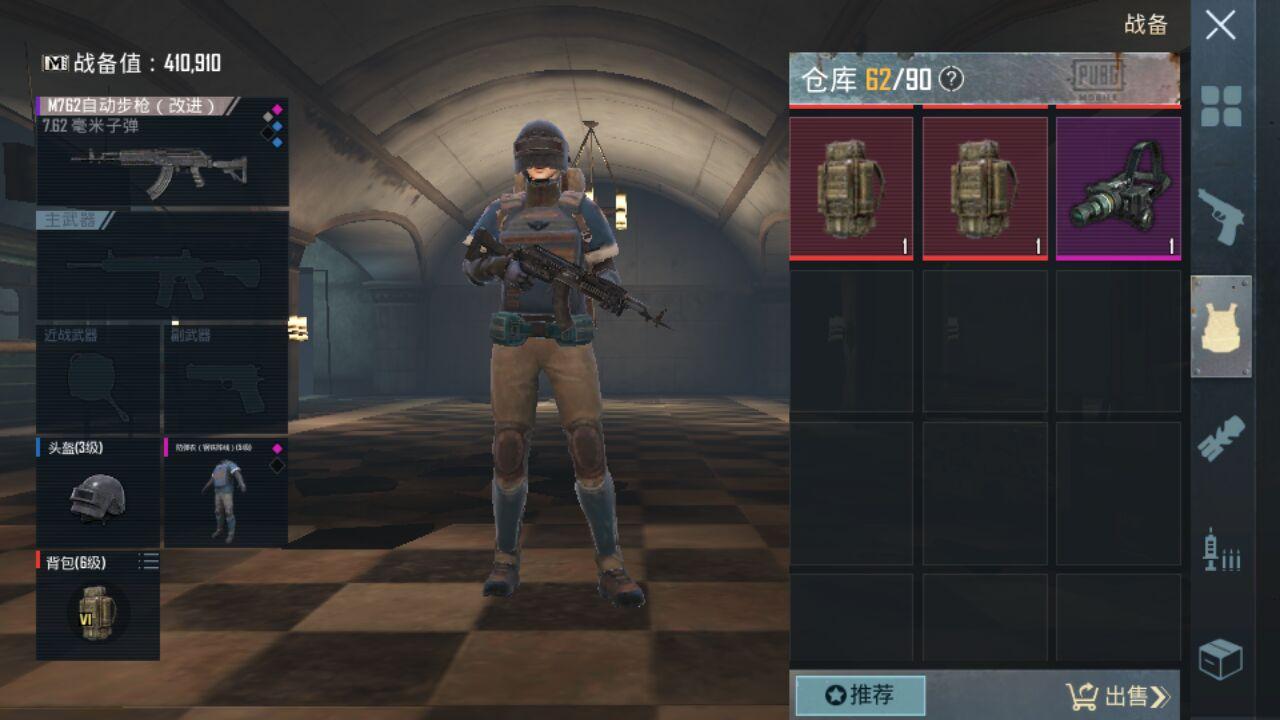
Task: Select the 近战武器 melee weapon slot
Action: click(98, 378)
